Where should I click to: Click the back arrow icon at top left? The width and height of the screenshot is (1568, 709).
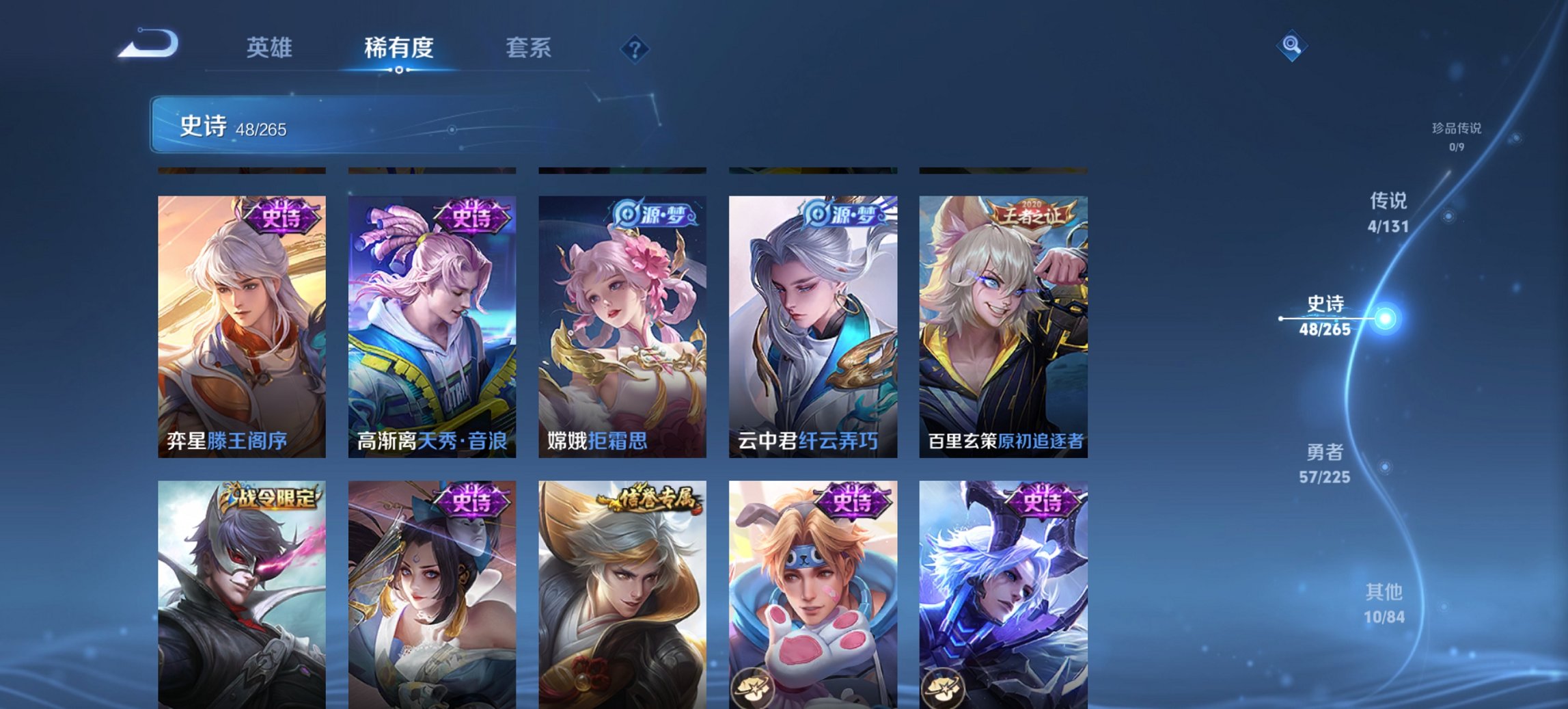pos(148,44)
